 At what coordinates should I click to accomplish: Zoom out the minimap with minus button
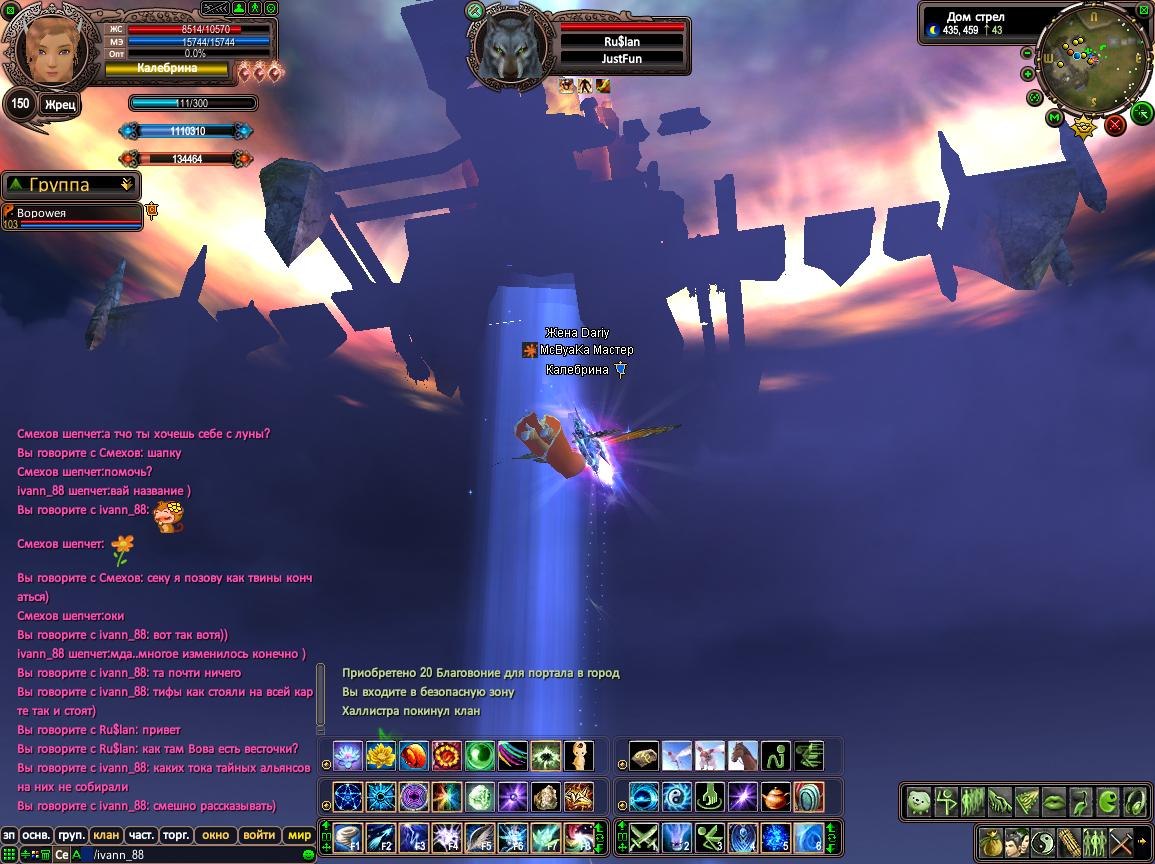[1027, 52]
